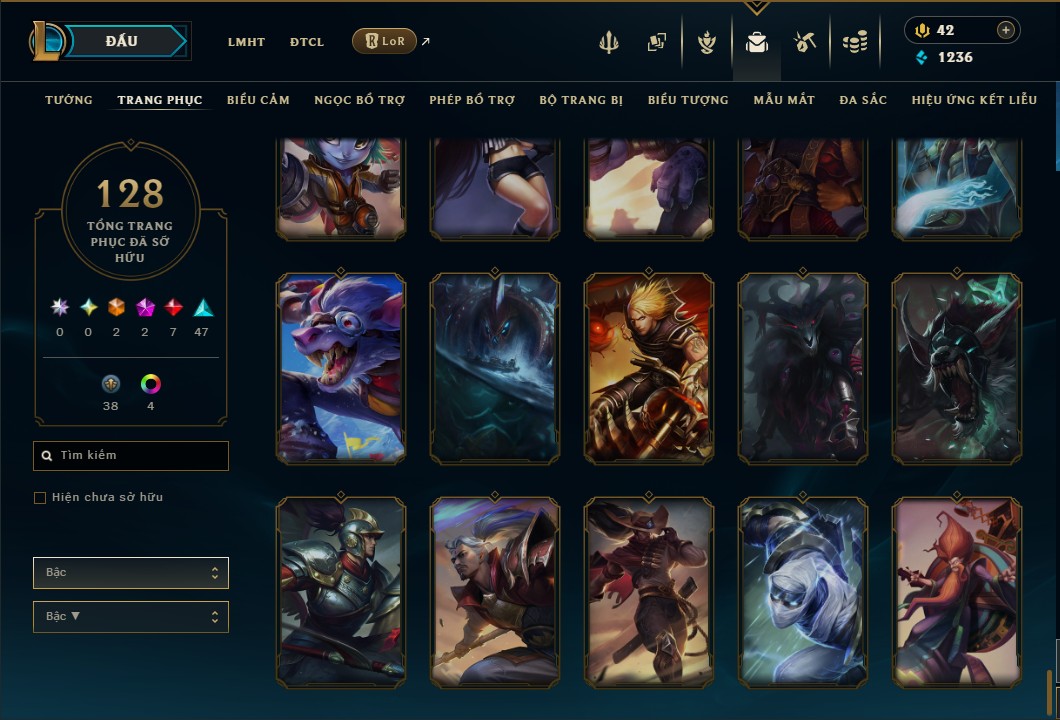Select the HIỆU ỨNG KẾT LIỄU tab
This screenshot has height=720, width=1060.
tap(973, 100)
